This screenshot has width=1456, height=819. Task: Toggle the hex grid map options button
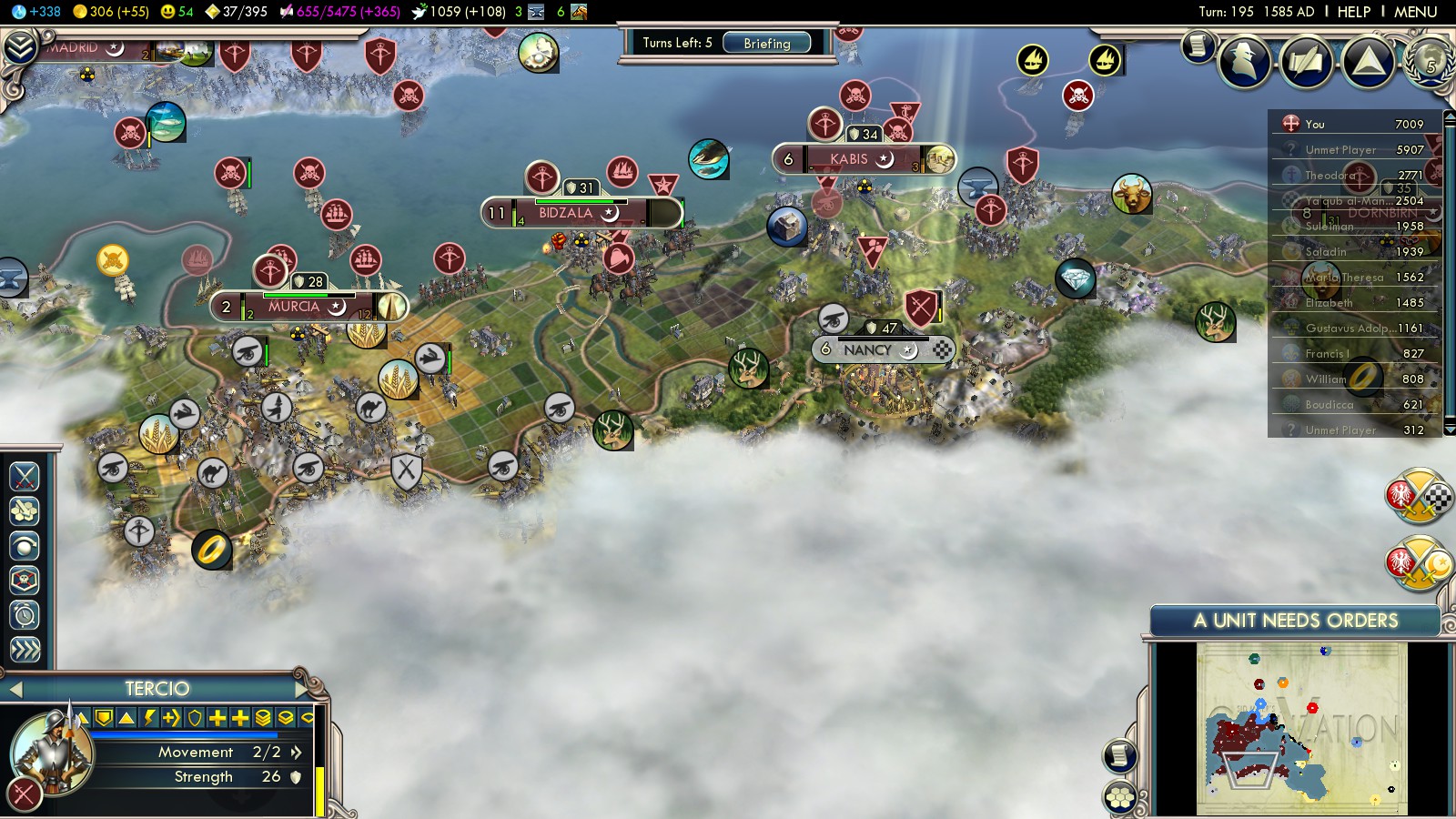[x=1120, y=798]
